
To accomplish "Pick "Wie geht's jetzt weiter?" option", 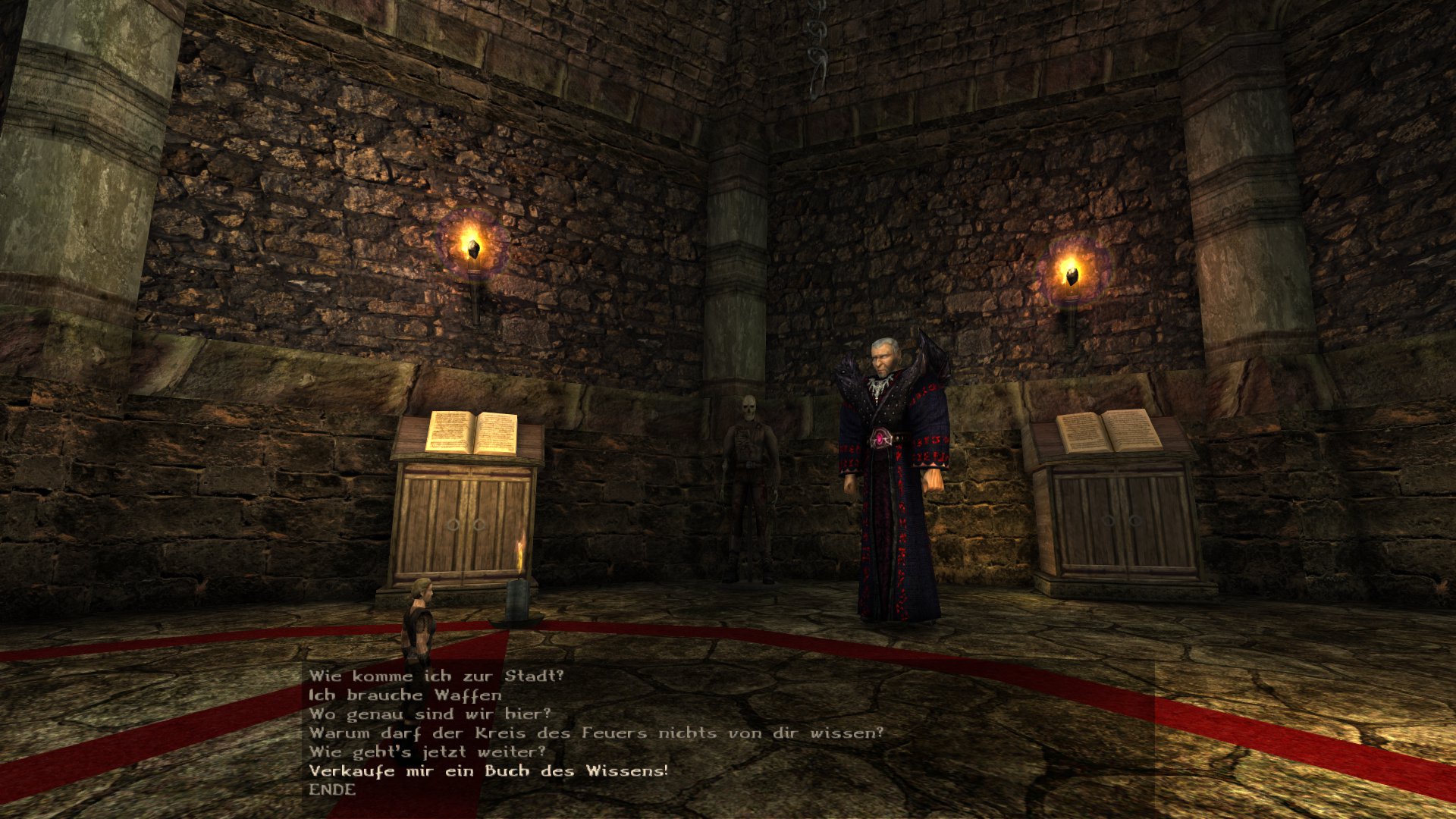I will point(427,752).
